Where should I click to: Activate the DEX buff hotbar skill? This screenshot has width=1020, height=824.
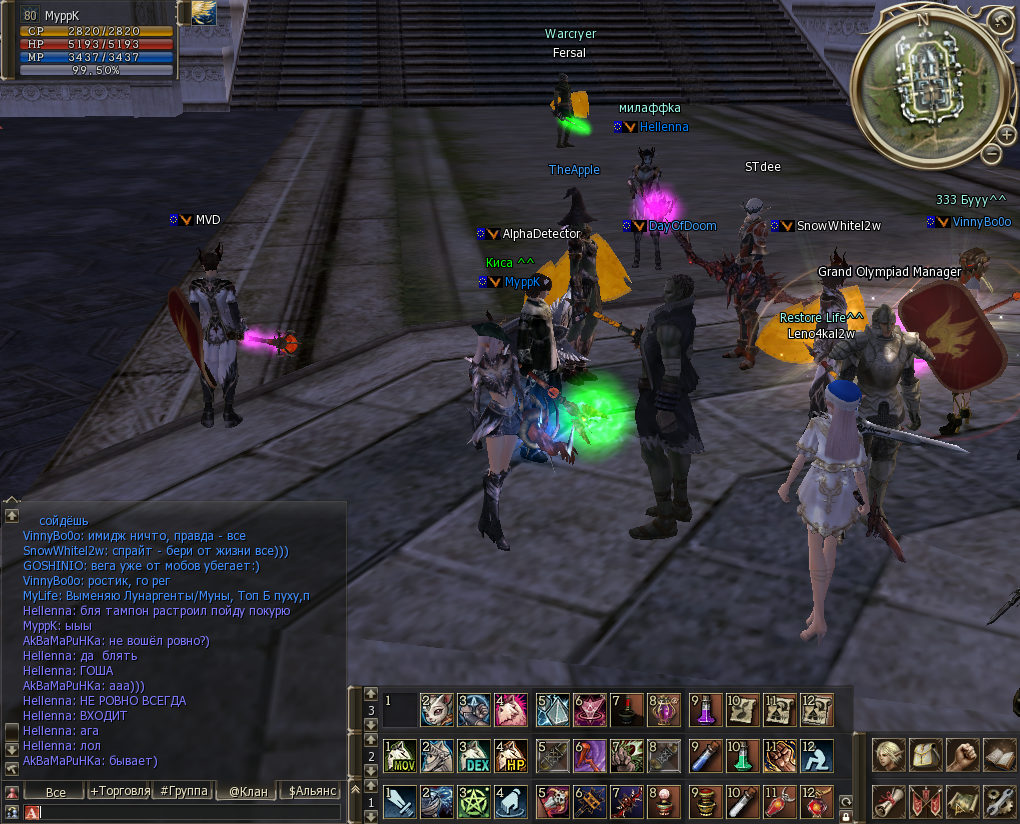(474, 756)
